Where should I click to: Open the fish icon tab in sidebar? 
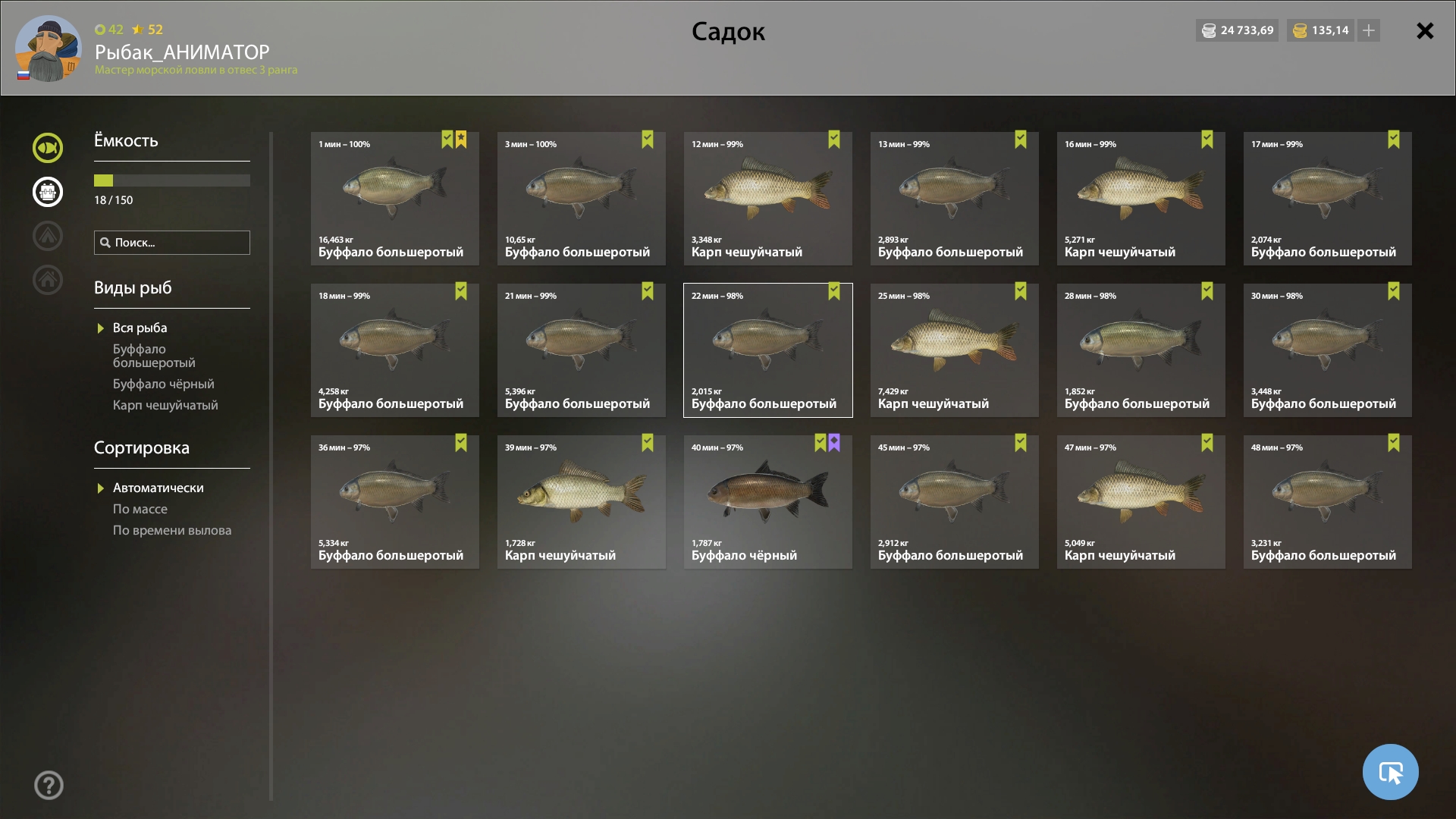48,148
